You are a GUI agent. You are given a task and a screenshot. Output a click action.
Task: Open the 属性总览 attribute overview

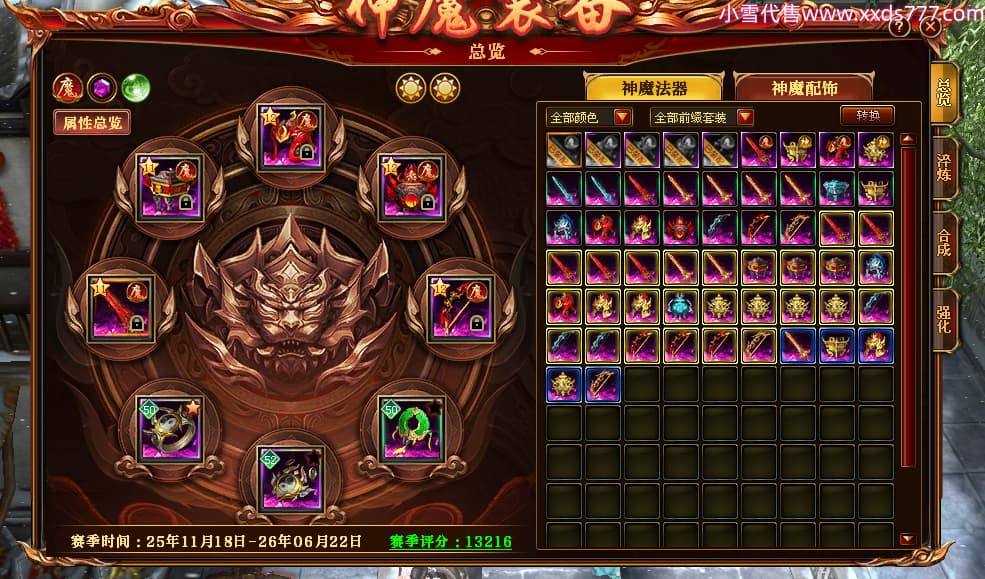pos(92,122)
